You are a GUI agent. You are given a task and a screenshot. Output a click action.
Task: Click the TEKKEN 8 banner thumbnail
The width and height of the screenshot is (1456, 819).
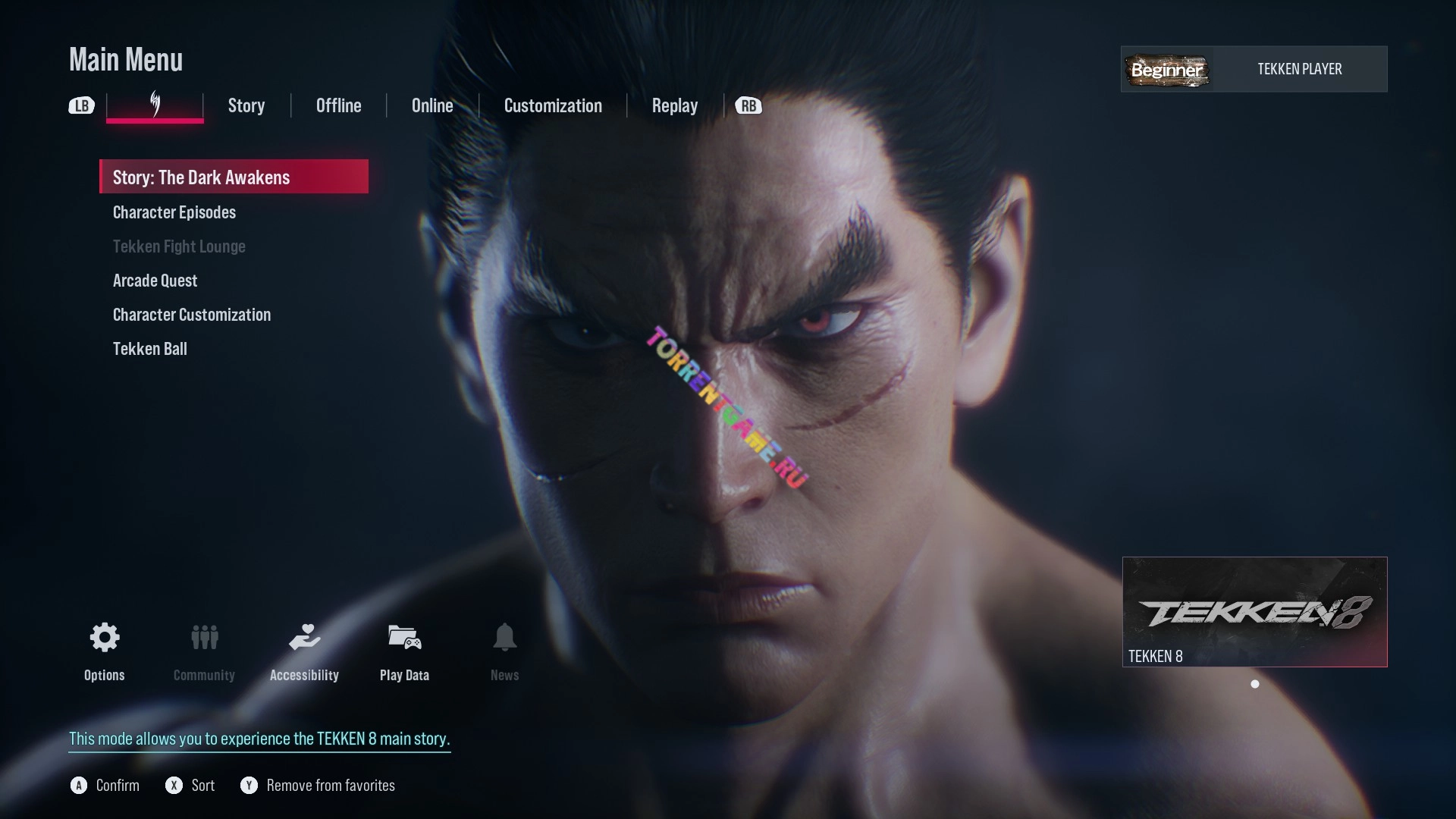(1254, 612)
